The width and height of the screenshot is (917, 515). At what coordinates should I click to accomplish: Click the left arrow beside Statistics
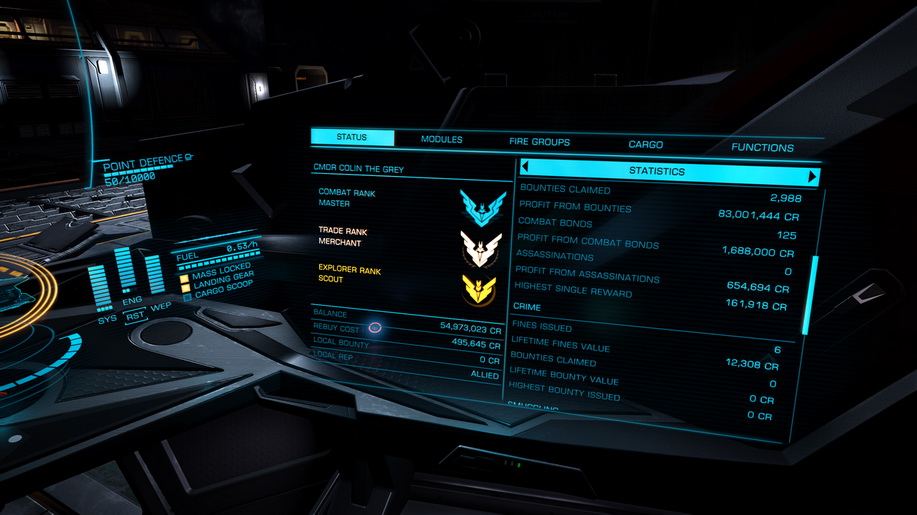click(526, 169)
